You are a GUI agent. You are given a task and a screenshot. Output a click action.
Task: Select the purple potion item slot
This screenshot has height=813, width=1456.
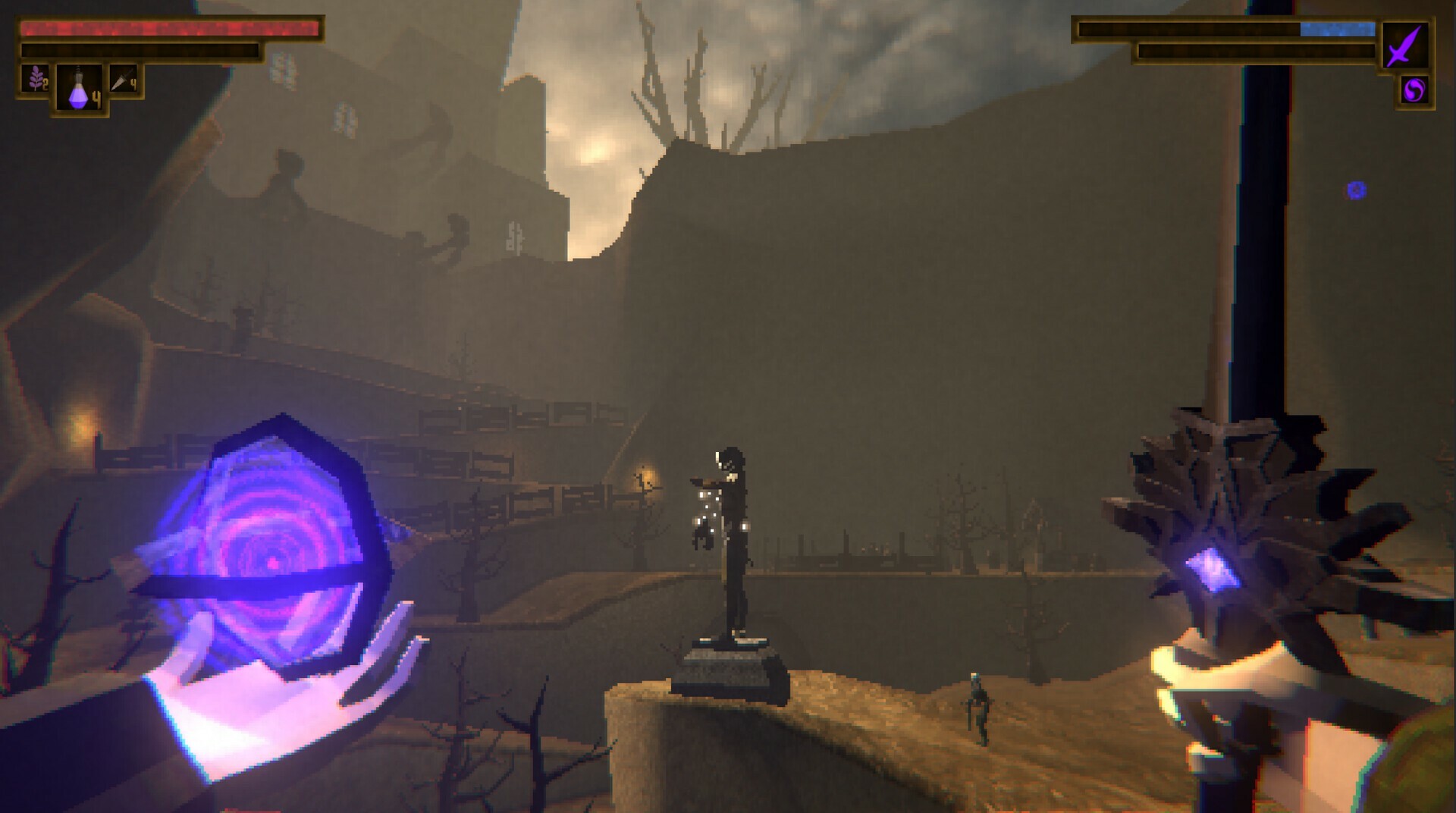(x=78, y=86)
